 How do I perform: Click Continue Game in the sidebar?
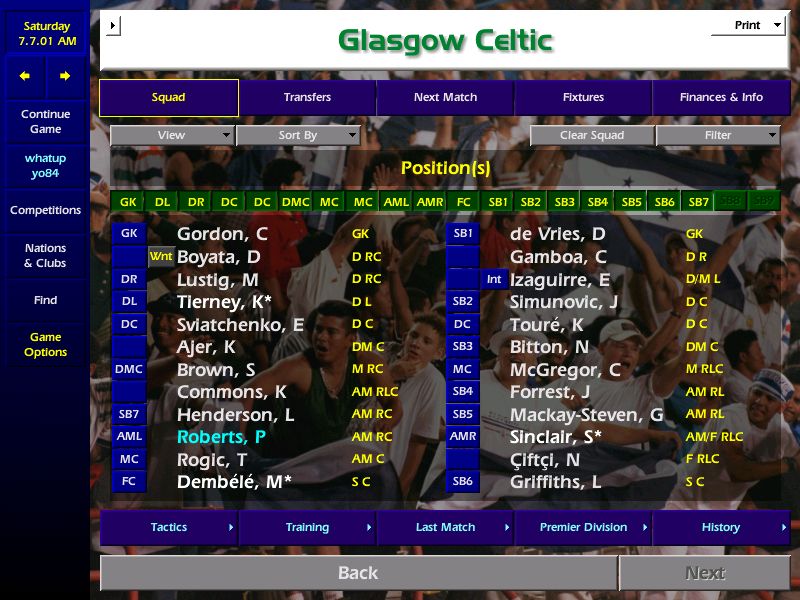(45, 122)
